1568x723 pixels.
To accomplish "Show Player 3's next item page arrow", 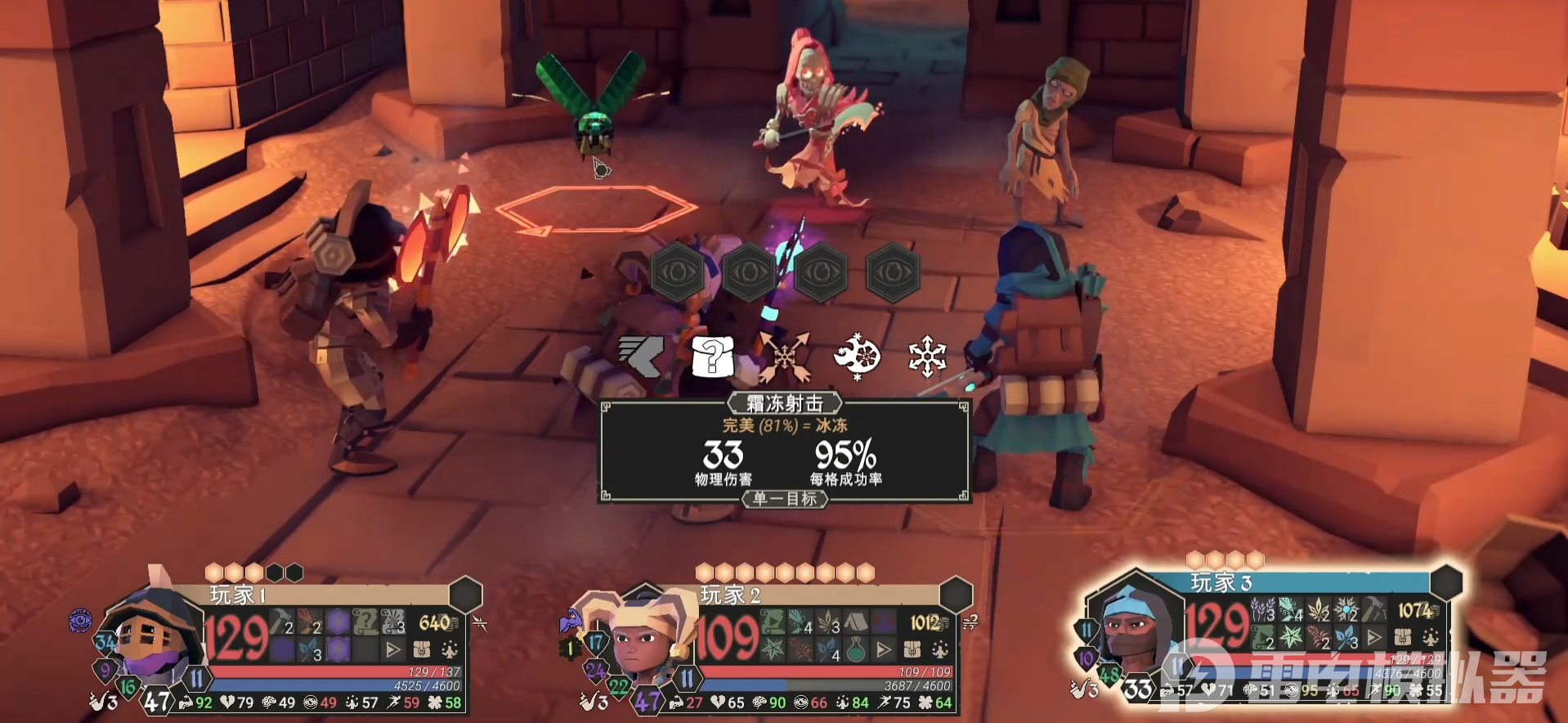I will coord(1375,637).
